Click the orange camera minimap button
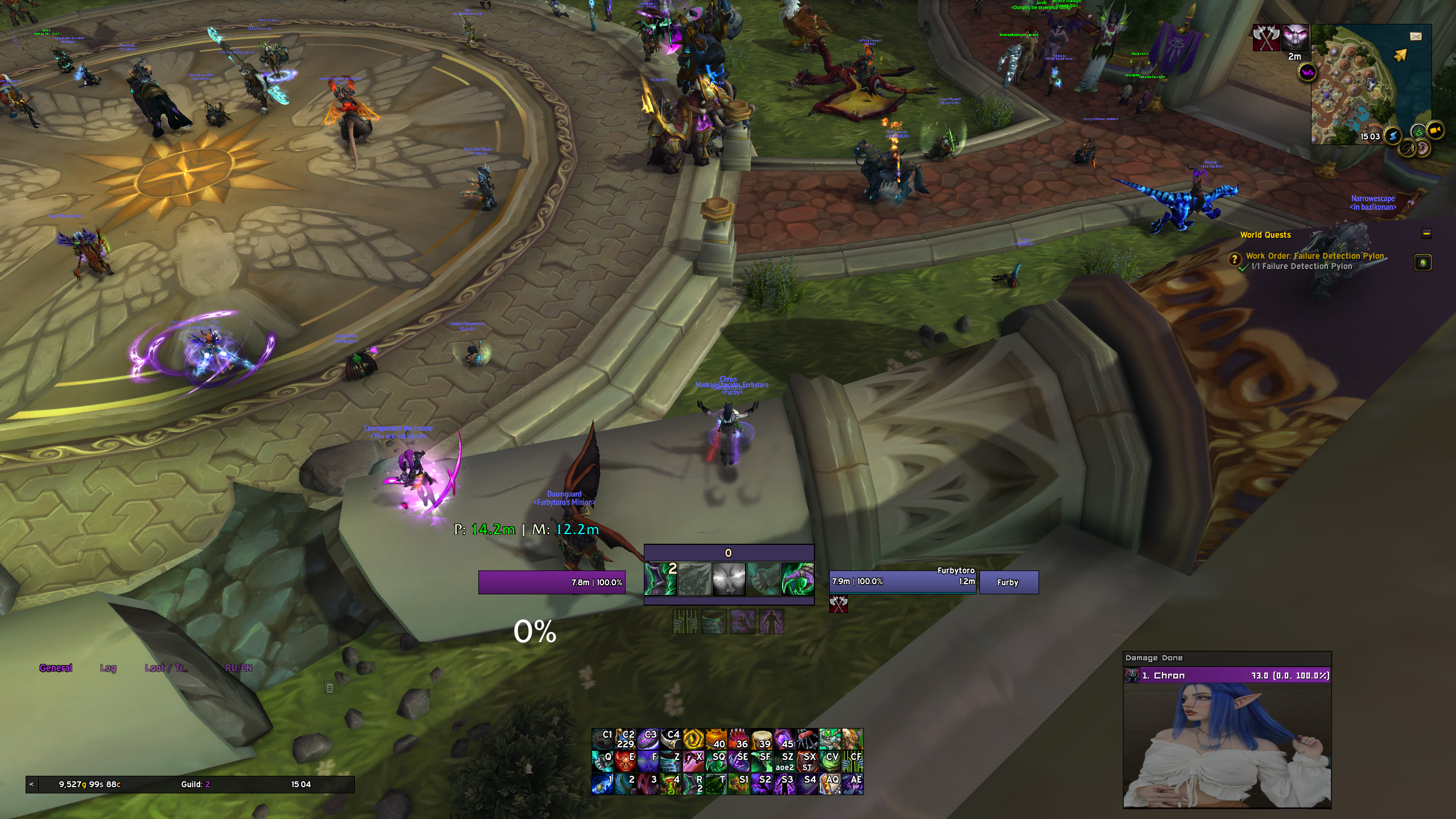This screenshot has height=819, width=1456. tap(1436, 130)
